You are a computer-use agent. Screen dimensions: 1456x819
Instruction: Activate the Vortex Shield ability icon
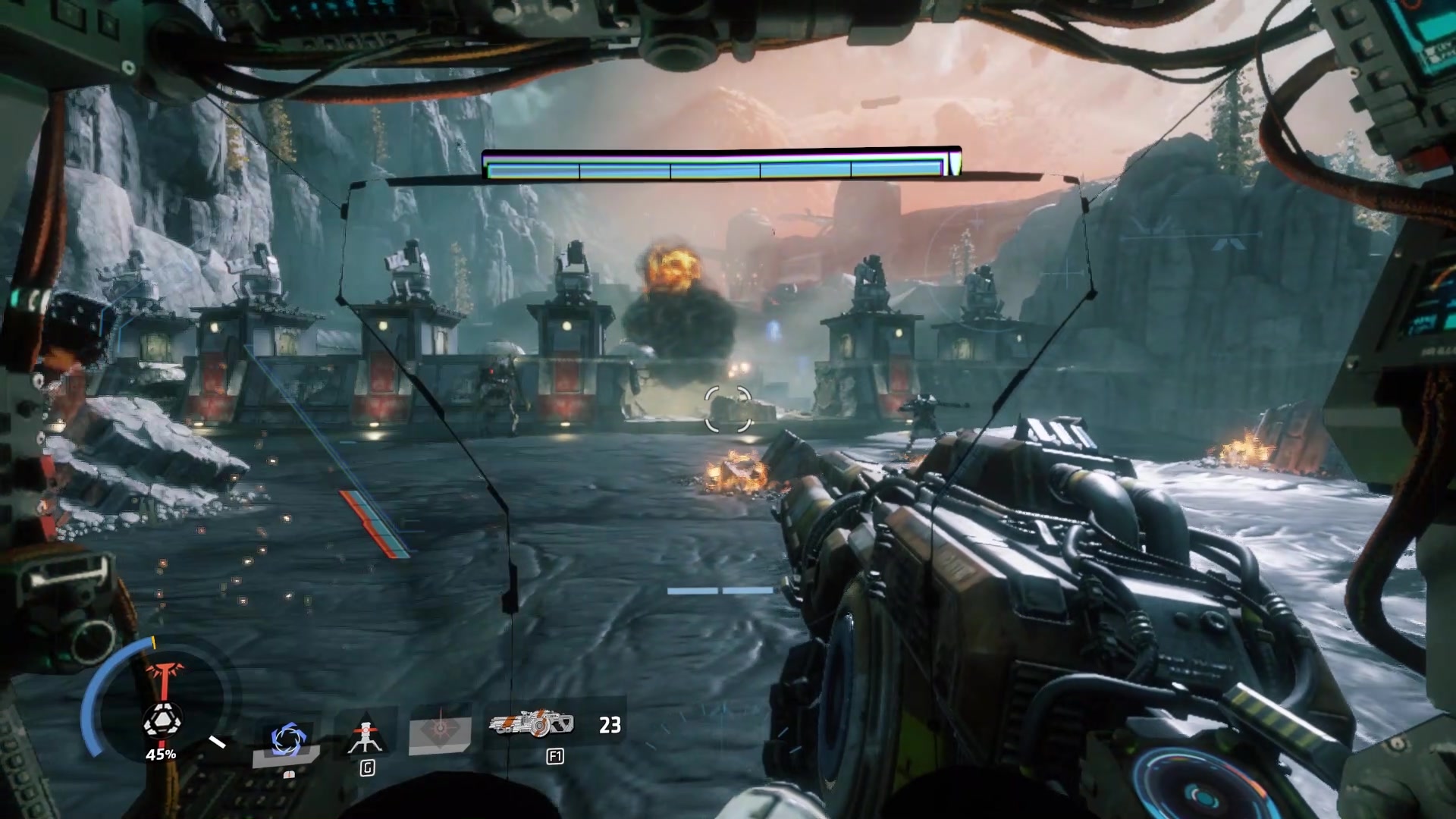point(287,739)
